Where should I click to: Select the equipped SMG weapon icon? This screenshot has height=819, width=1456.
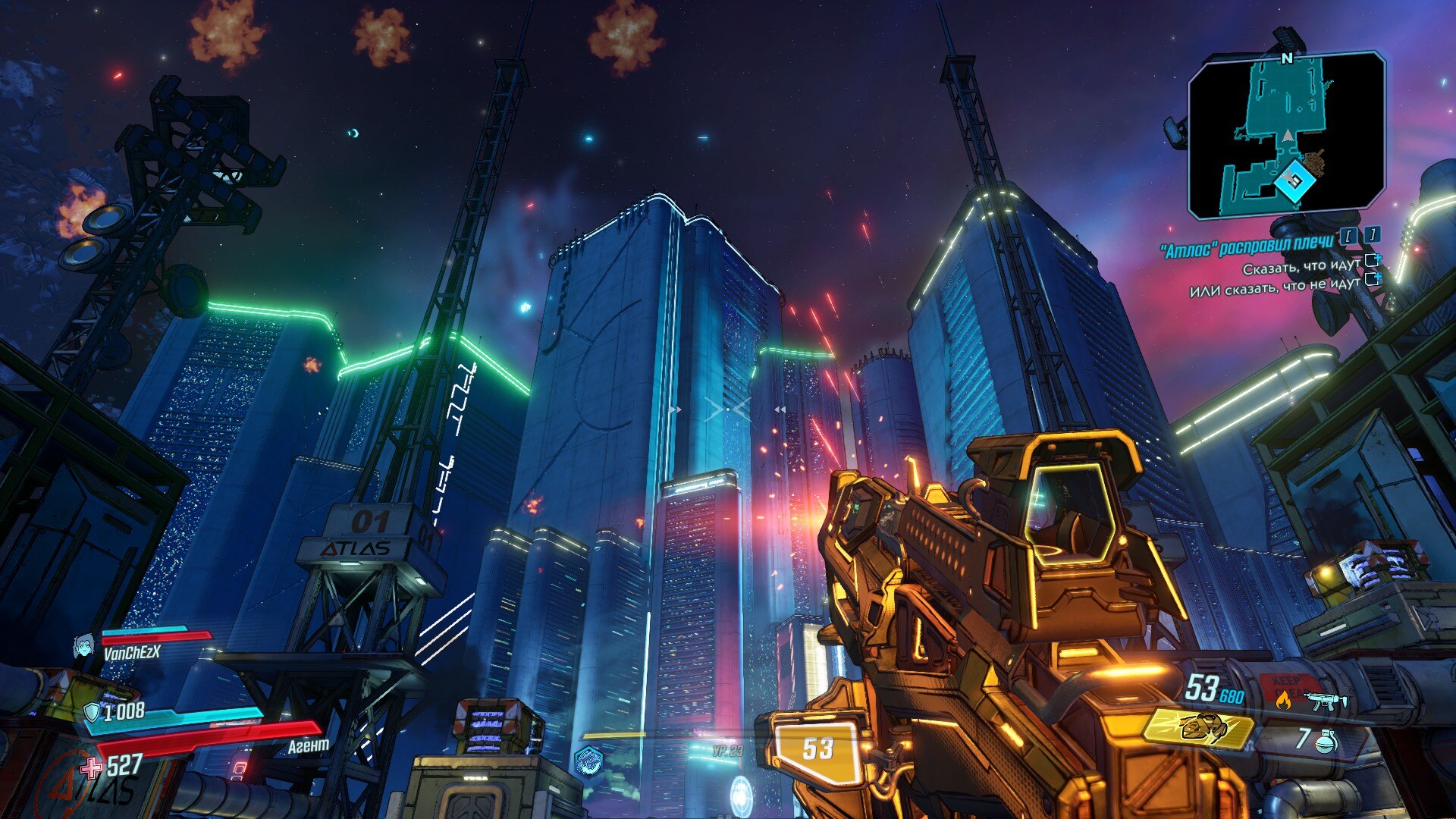1326,701
